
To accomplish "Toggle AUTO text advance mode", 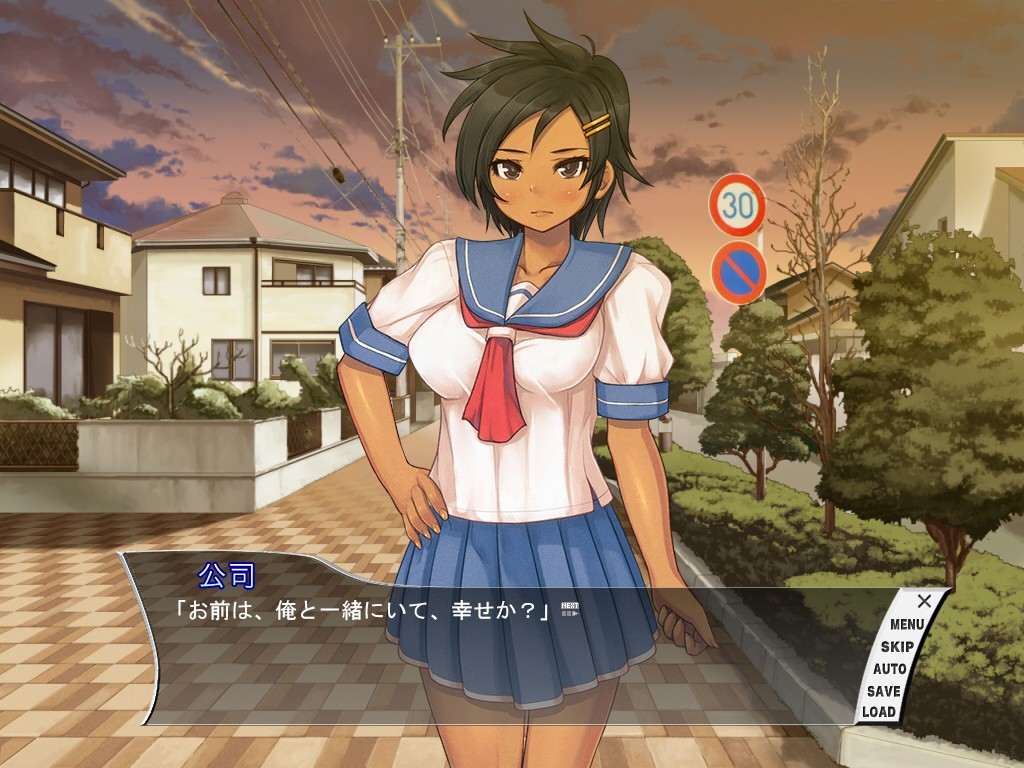I will tap(889, 669).
